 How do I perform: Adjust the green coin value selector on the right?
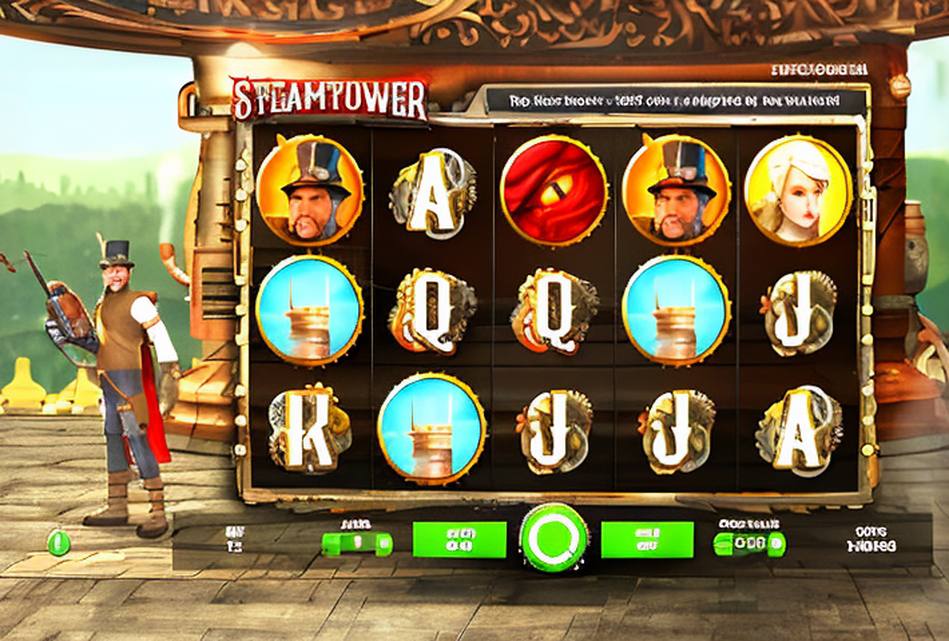pos(749,543)
